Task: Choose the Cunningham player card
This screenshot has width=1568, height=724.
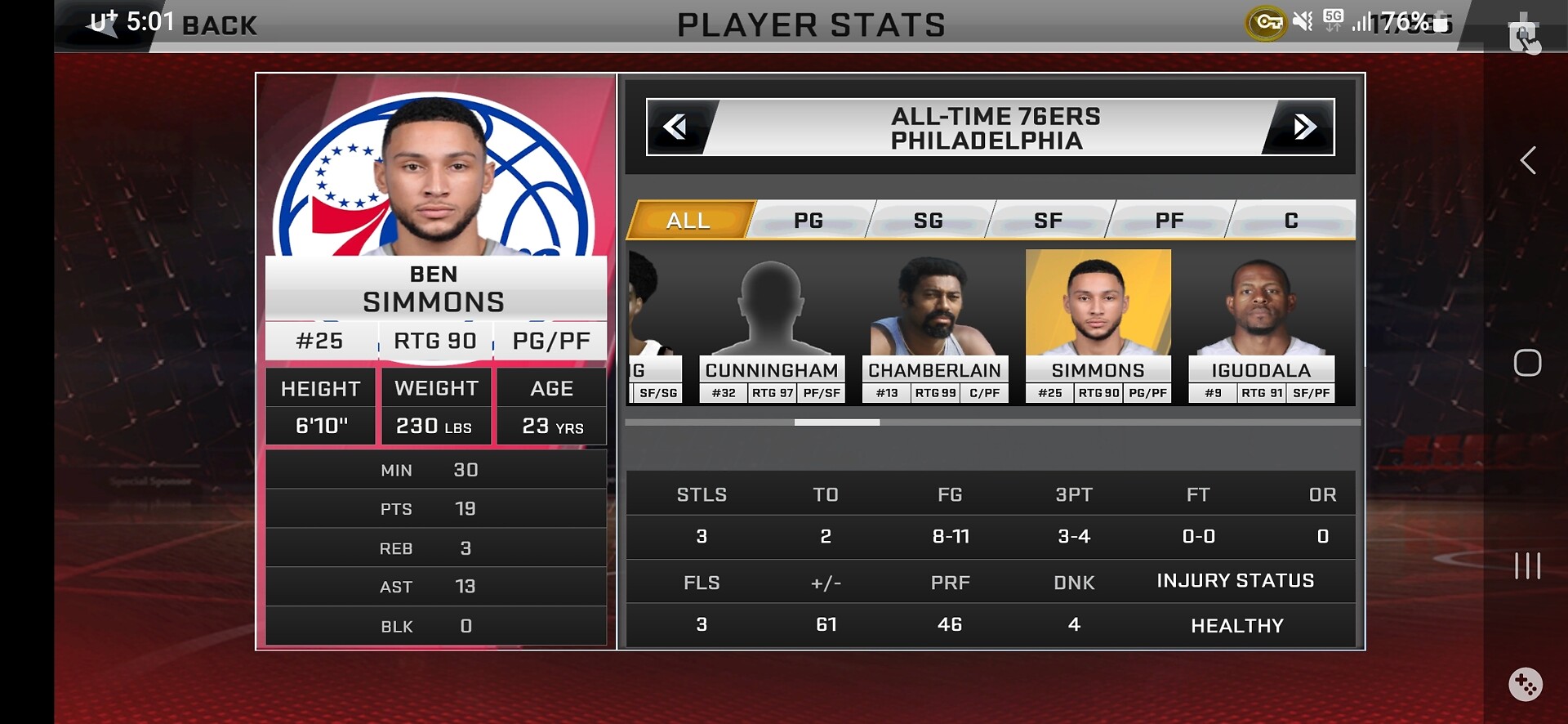Action: pyautogui.click(x=772, y=327)
